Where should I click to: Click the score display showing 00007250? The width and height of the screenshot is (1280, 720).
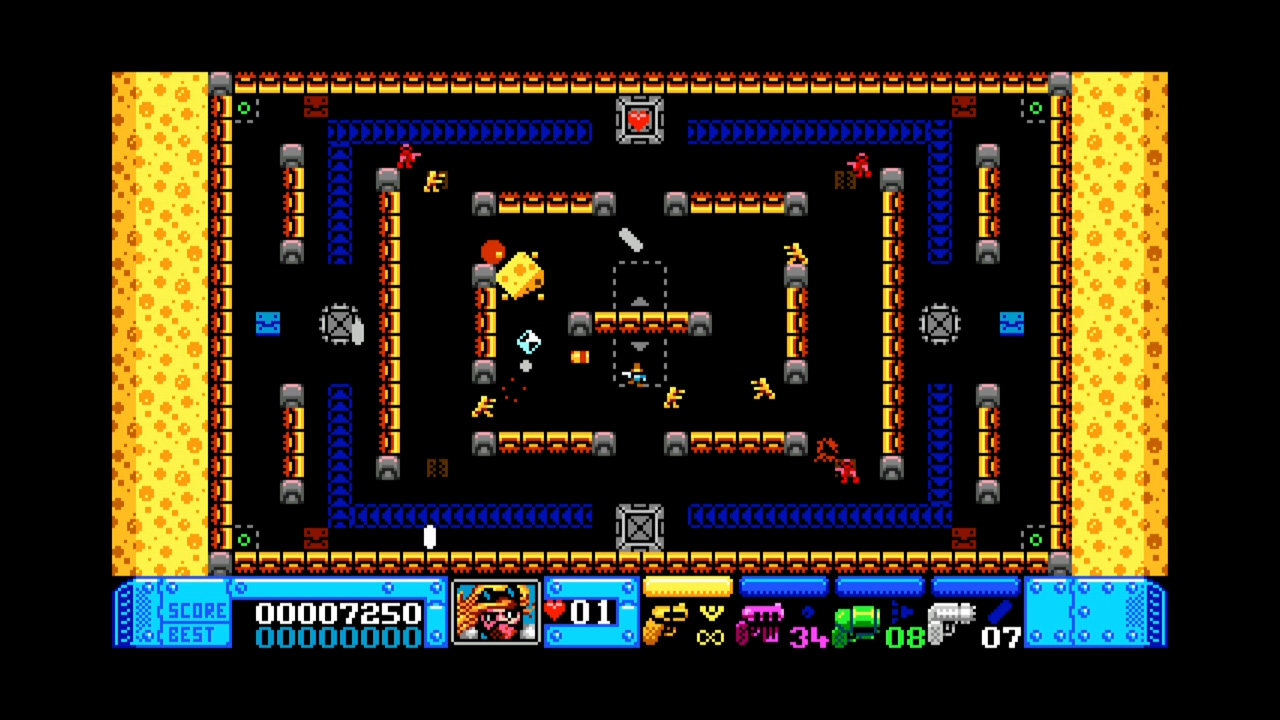[340, 613]
